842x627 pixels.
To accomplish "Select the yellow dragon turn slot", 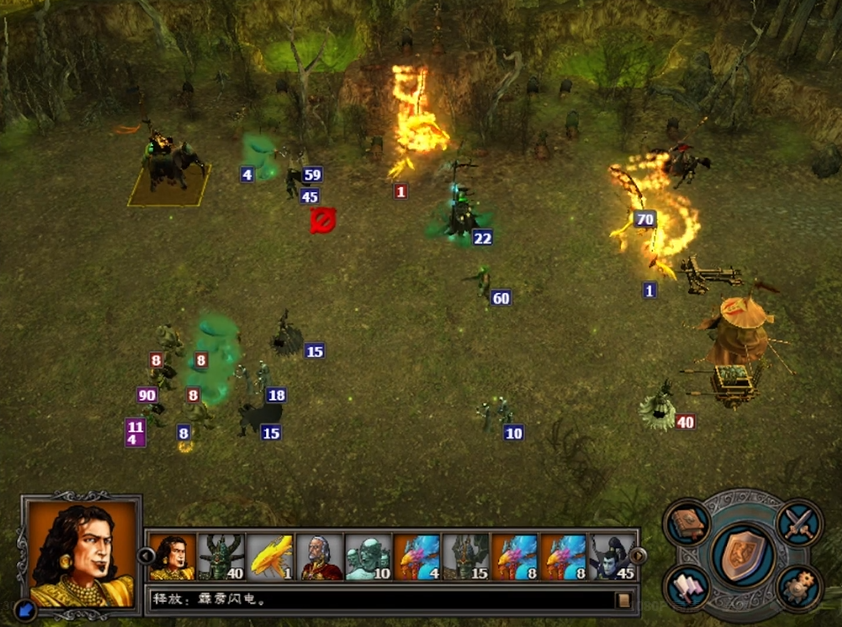I will (270, 557).
